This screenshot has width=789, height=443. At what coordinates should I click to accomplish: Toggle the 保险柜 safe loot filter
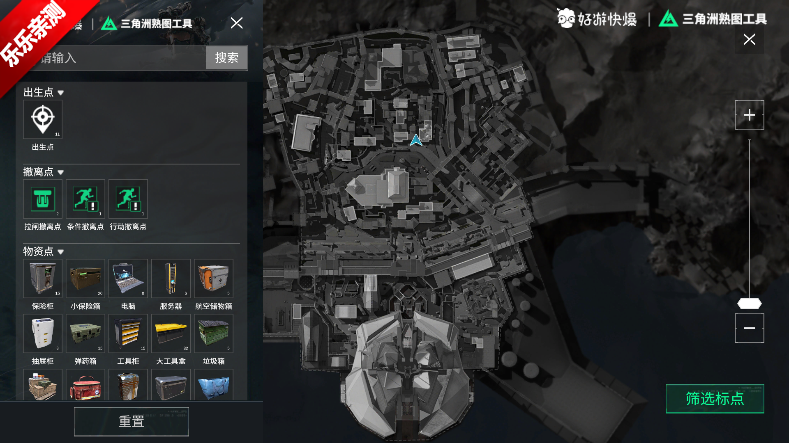(x=42, y=278)
